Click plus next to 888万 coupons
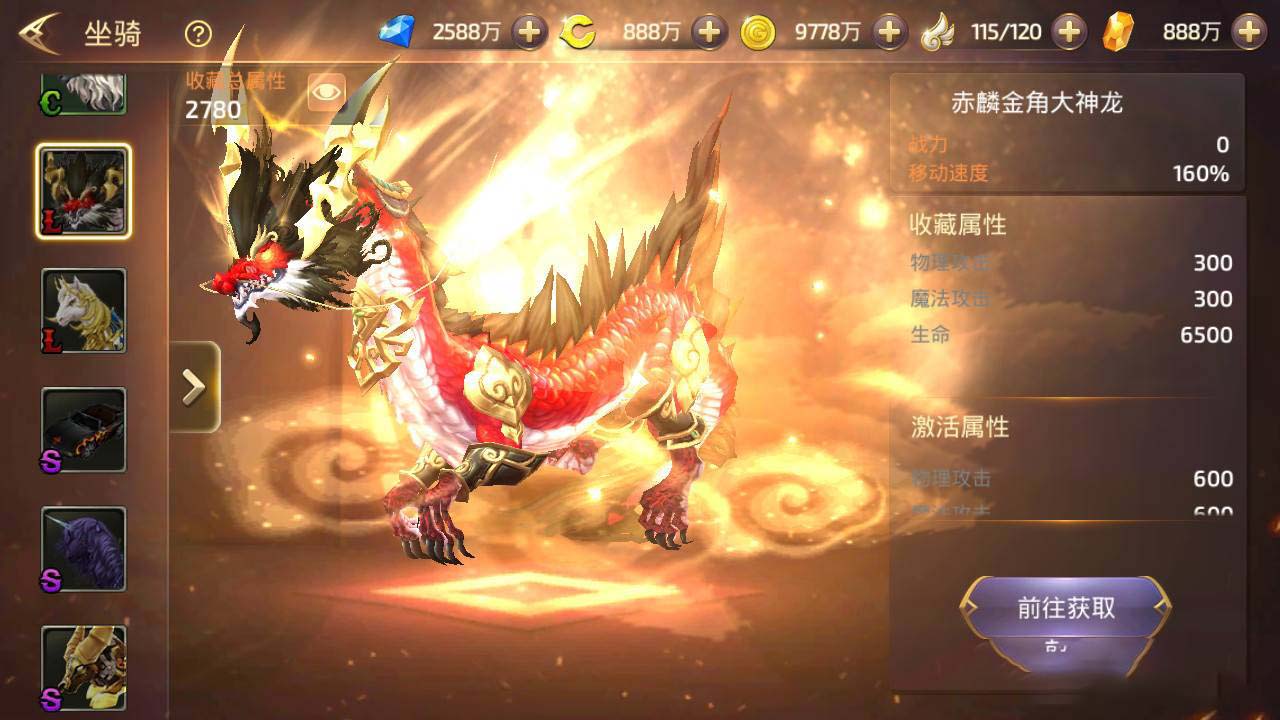The image size is (1280, 720). pyautogui.click(x=707, y=31)
